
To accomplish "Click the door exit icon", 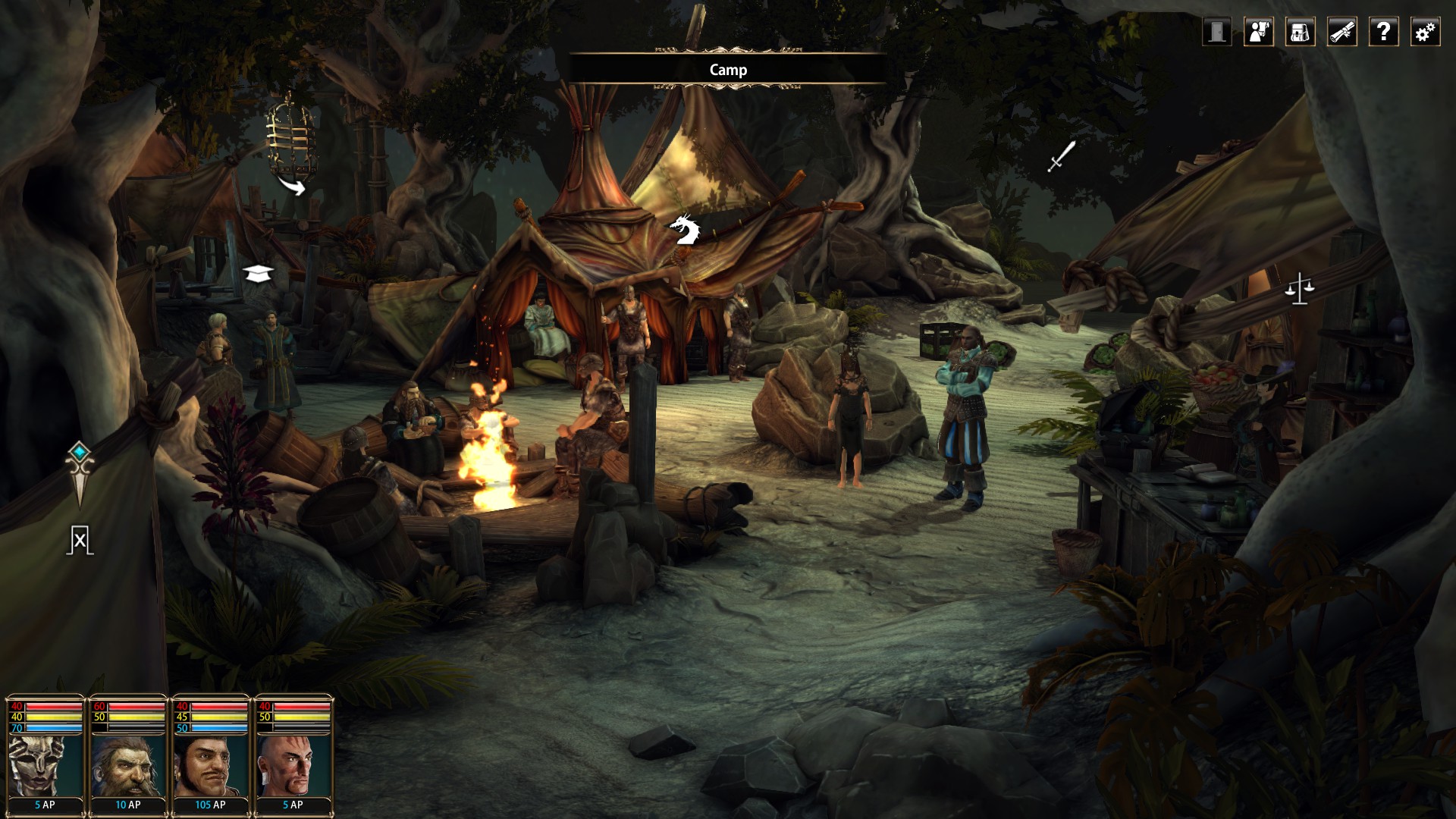I will tap(1216, 32).
